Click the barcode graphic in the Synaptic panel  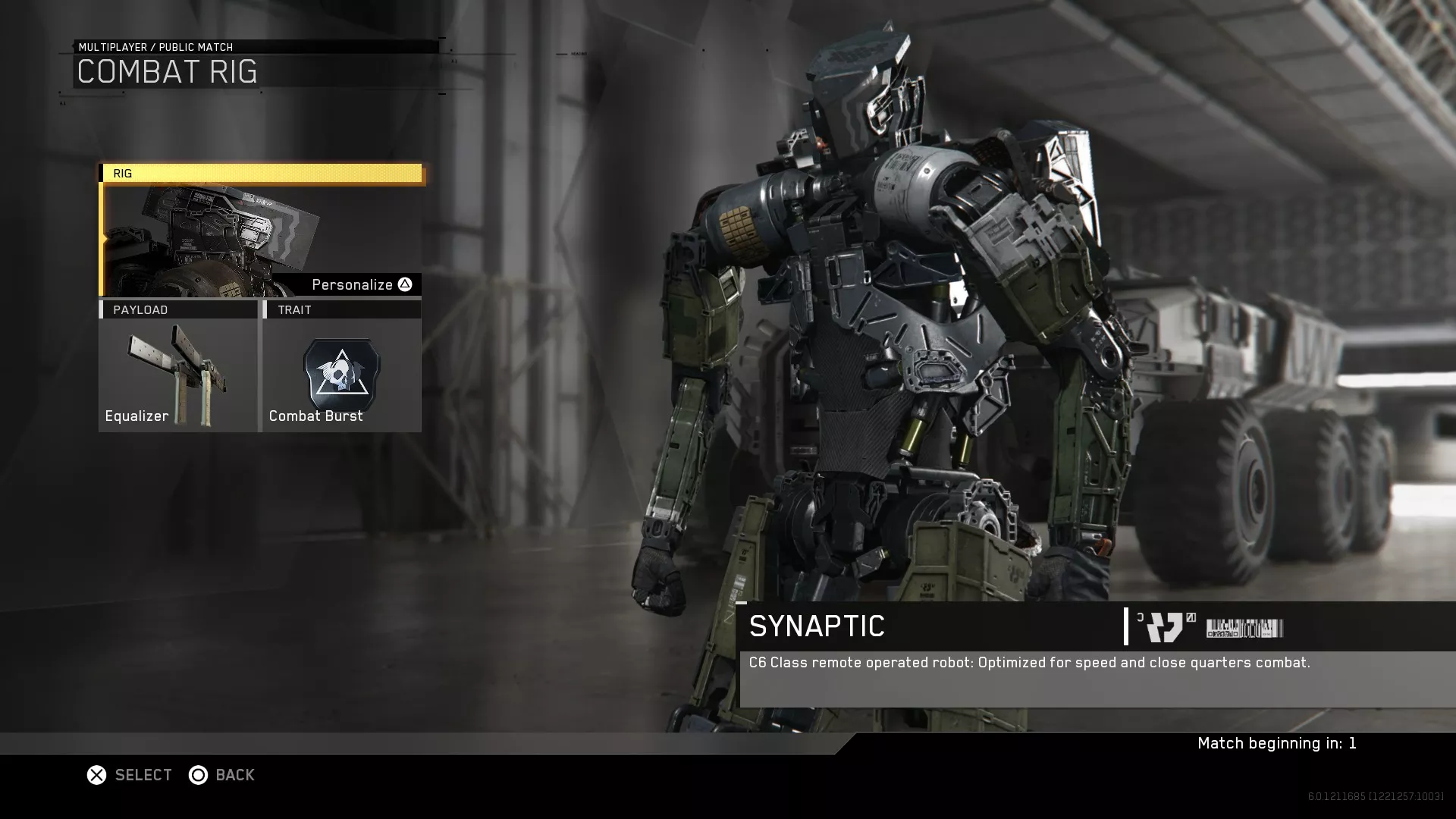click(x=1244, y=626)
